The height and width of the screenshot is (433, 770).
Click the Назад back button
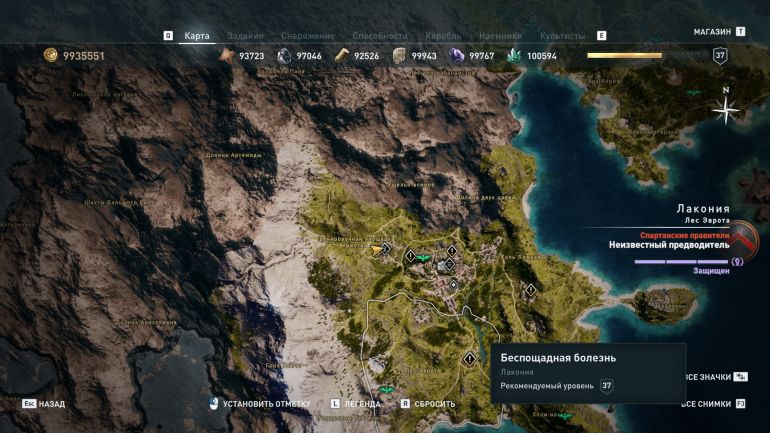pyautogui.click(x=52, y=404)
